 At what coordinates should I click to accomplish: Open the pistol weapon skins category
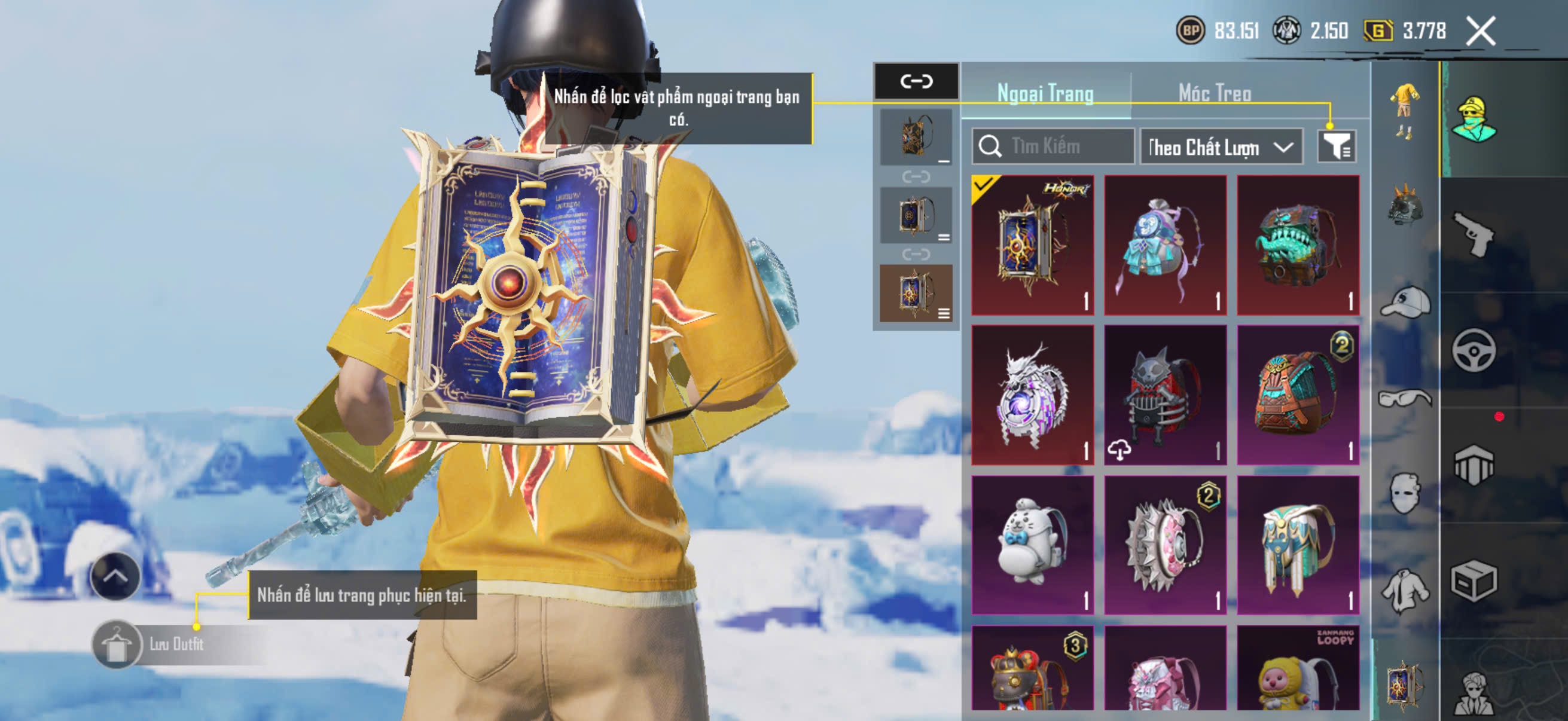[1474, 234]
